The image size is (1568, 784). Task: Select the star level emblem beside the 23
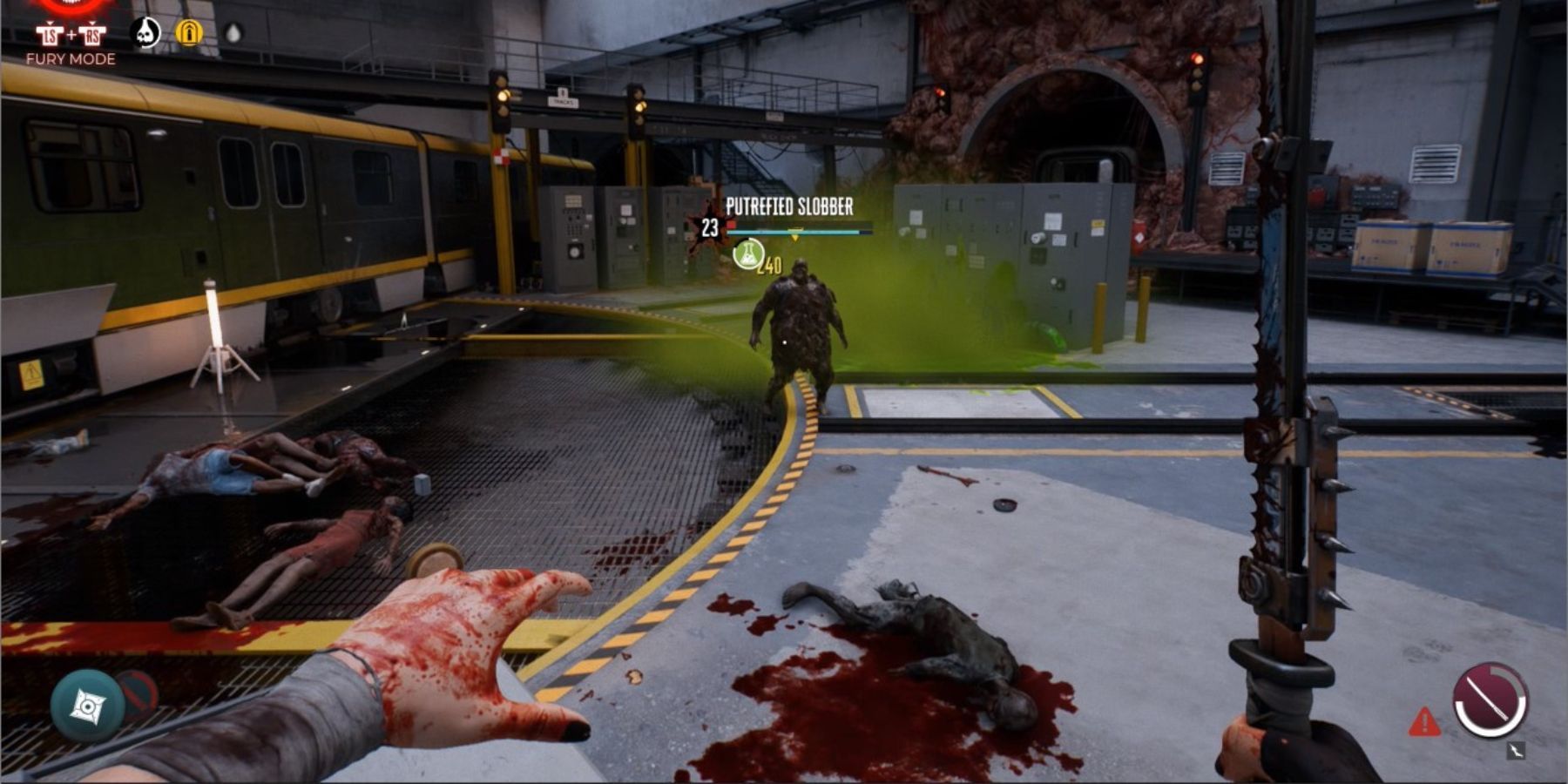[708, 226]
